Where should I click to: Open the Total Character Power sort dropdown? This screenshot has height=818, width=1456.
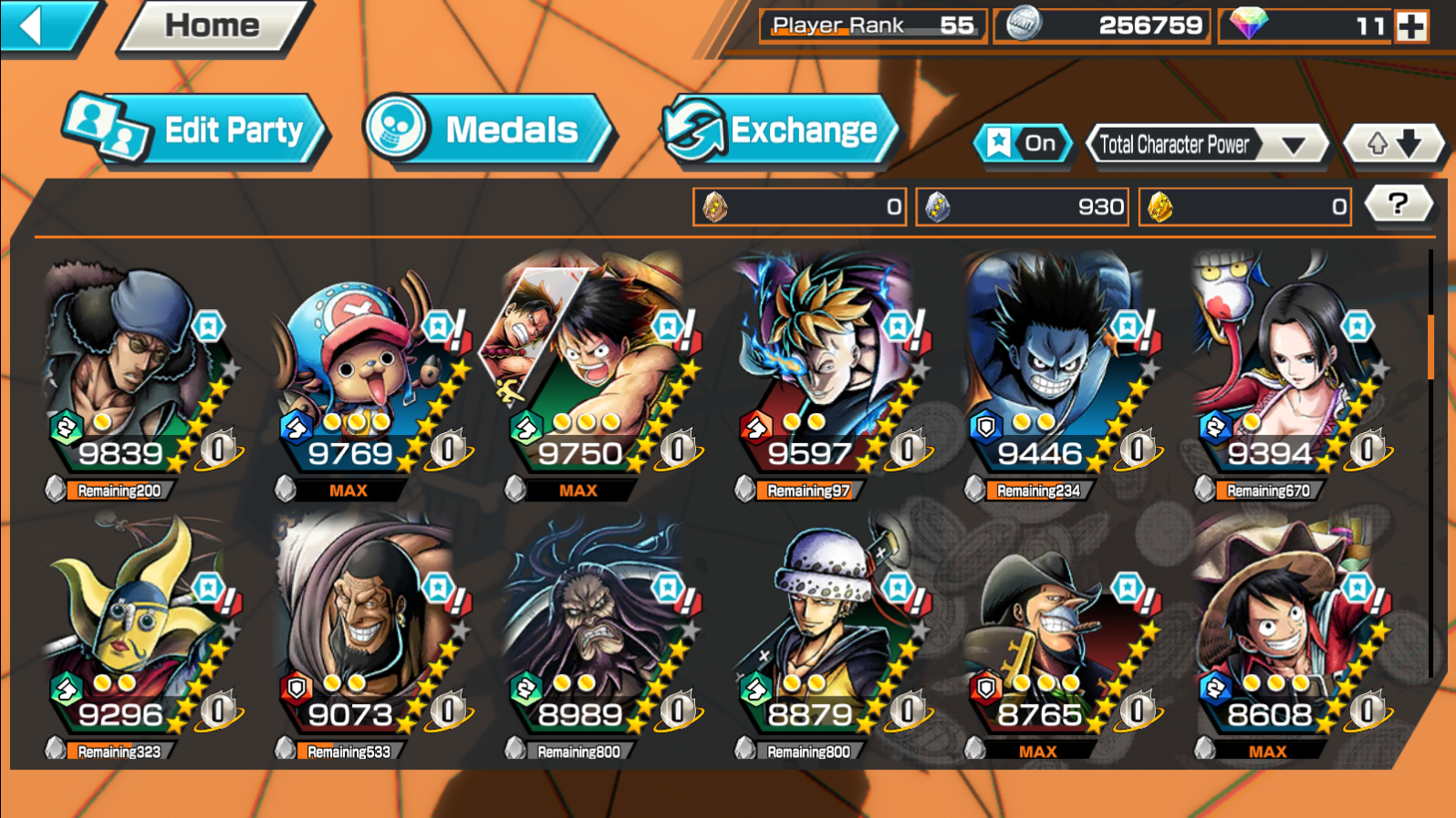pos(1208,144)
